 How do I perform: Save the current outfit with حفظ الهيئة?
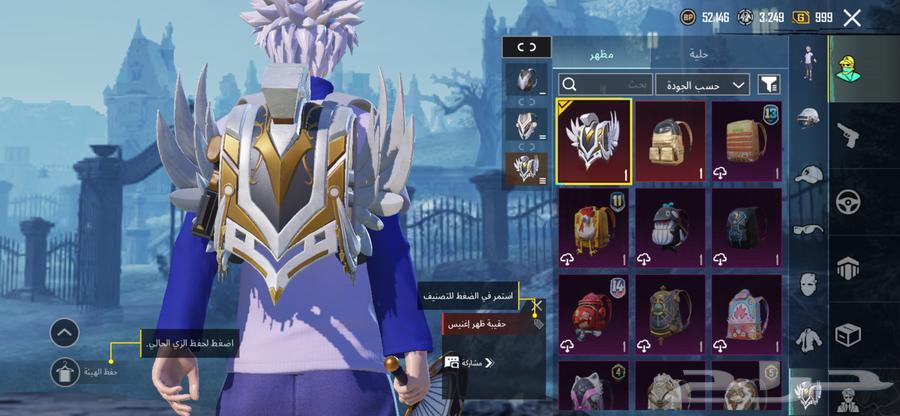click(x=64, y=372)
